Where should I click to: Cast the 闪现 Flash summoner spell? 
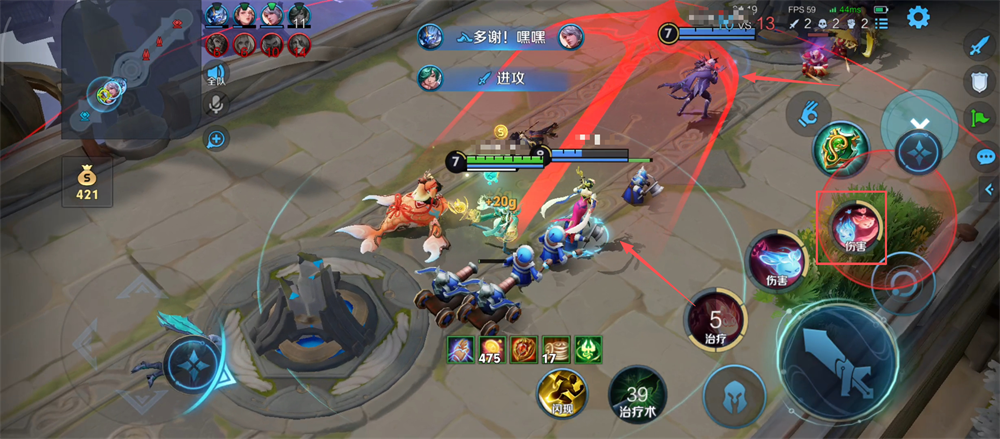[x=555, y=391]
